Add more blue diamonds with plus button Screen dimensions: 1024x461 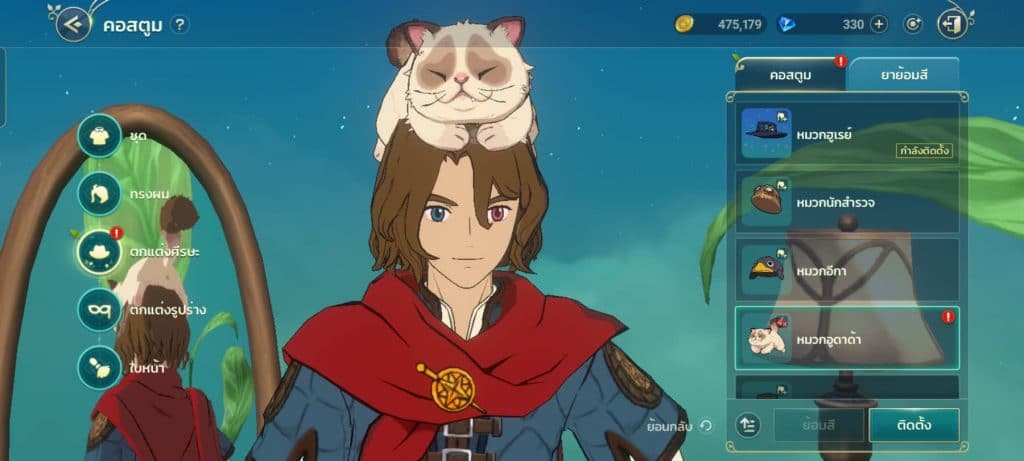(878, 24)
